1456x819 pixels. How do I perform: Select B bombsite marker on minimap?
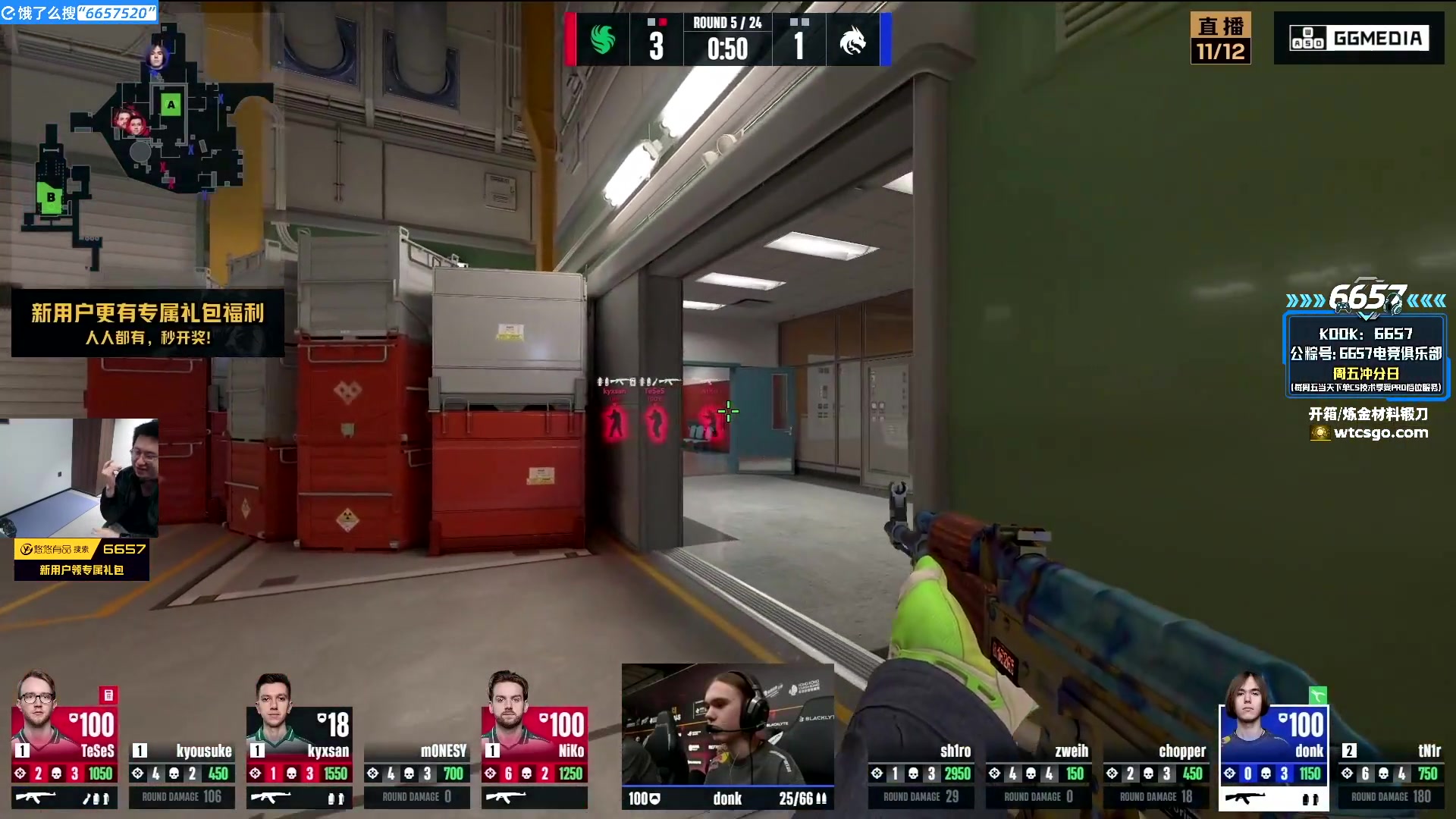[x=50, y=198]
